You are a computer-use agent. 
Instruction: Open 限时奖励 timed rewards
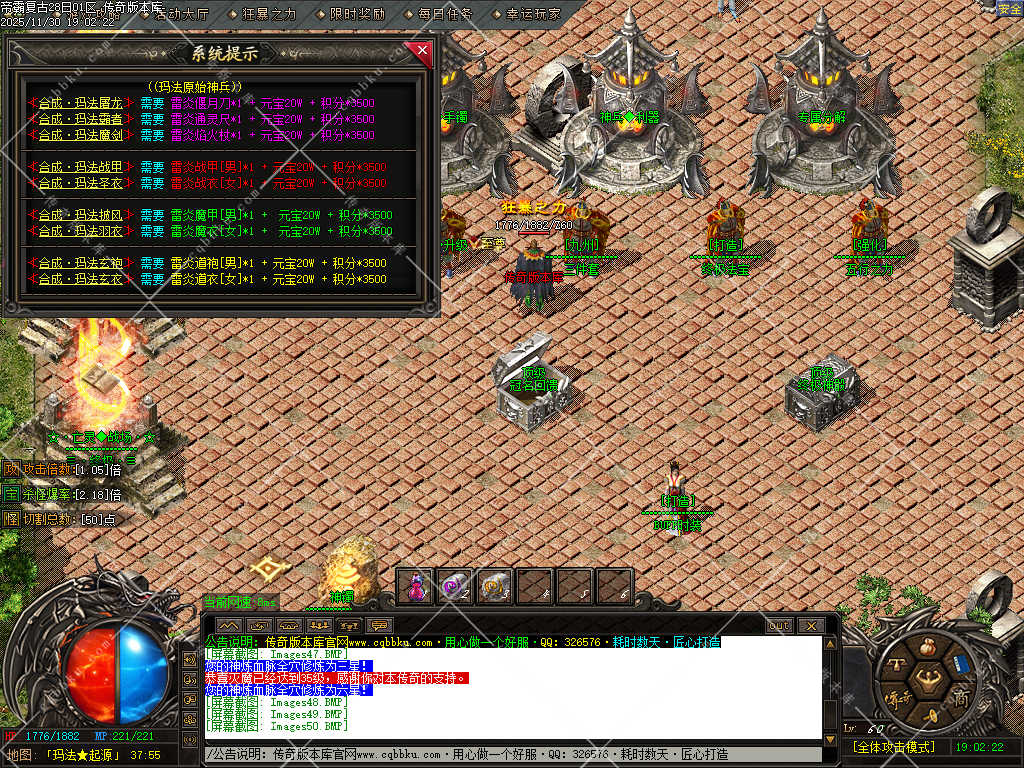tap(357, 15)
